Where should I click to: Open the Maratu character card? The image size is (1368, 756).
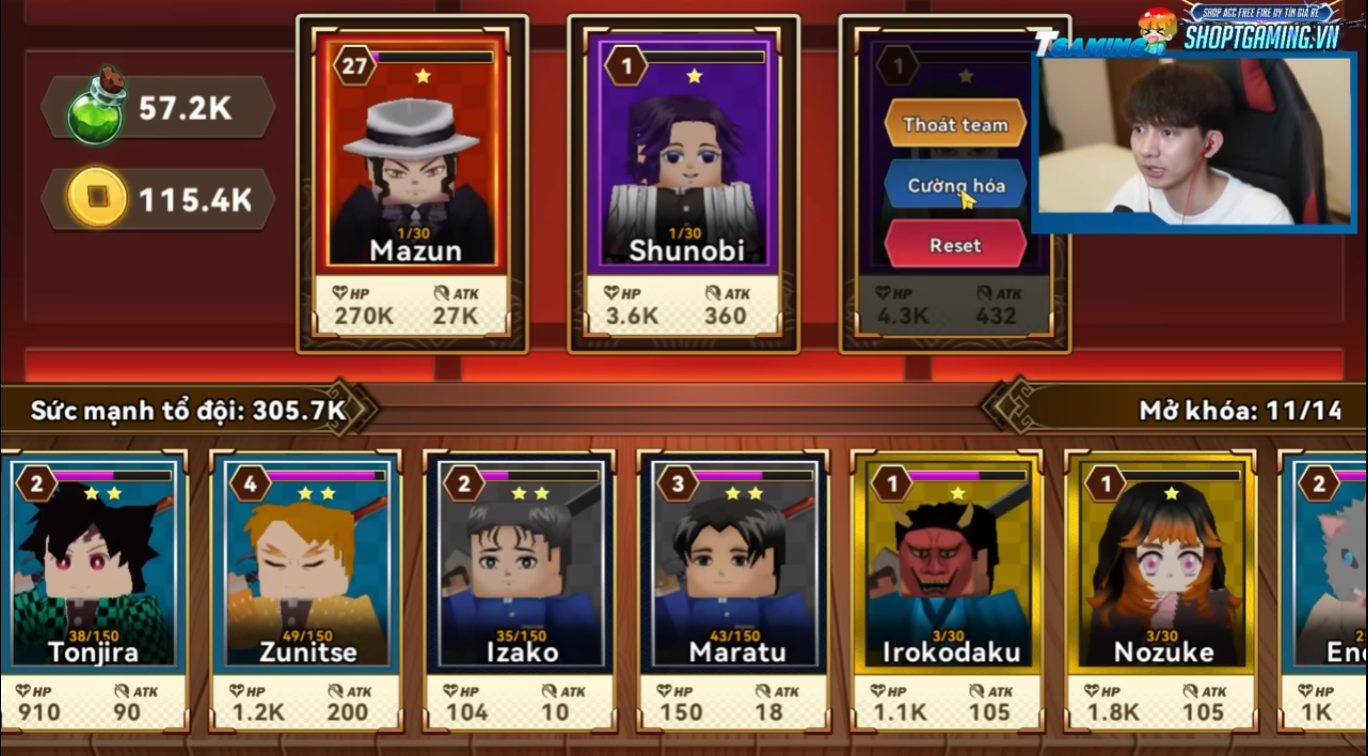coord(734,590)
